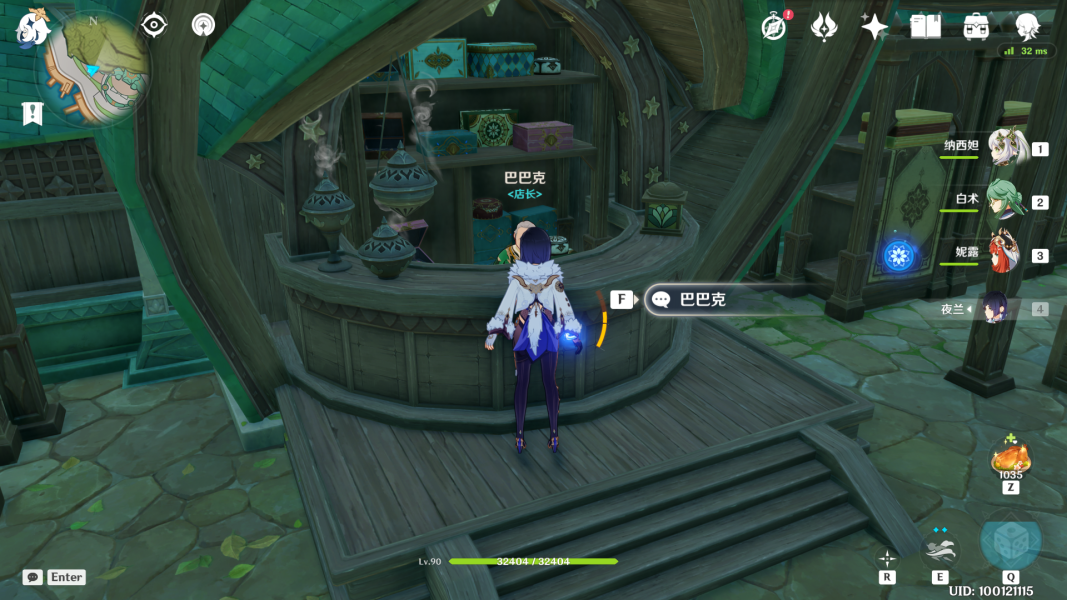The height and width of the screenshot is (600, 1067).
Task: Open the four-pointed star wish icon
Action: pos(874,27)
